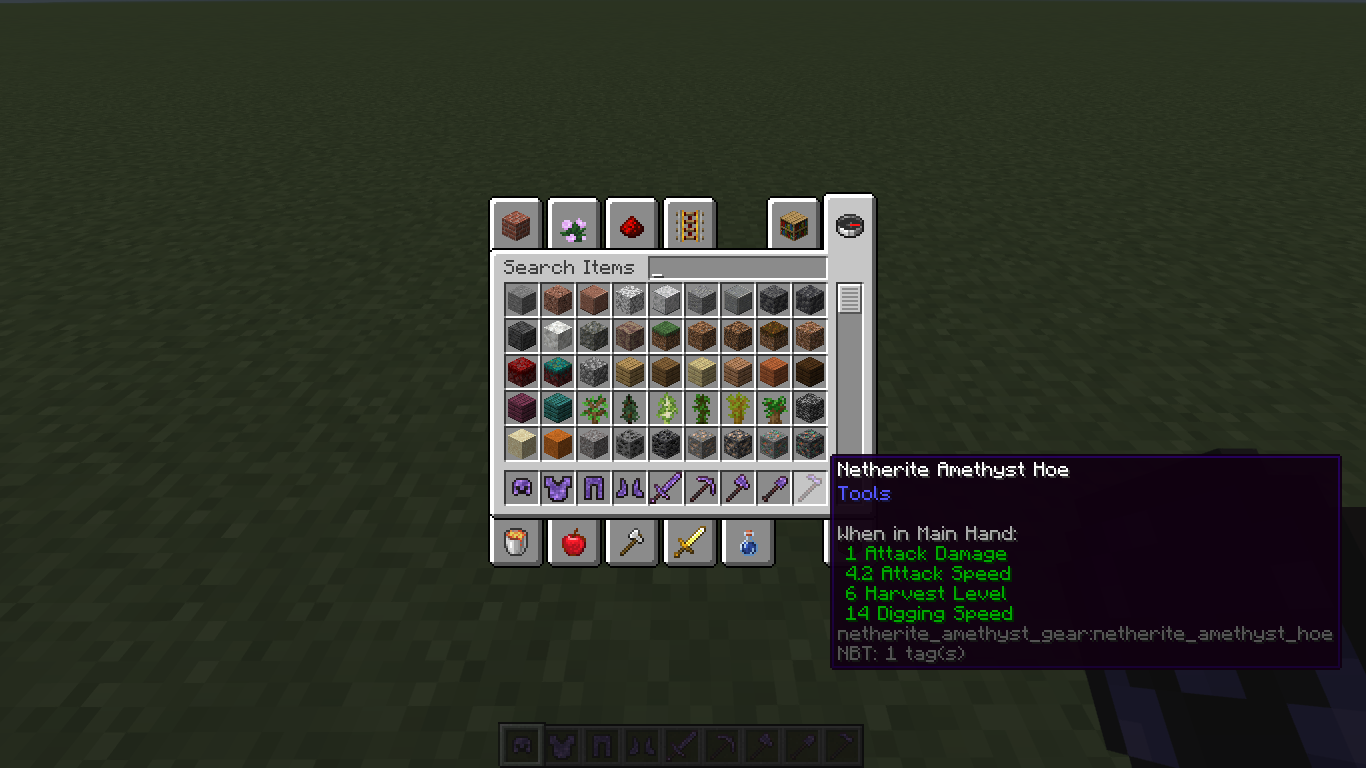Screen dimensions: 1366x768
Task: Select the Redstone dust tab
Action: [631, 225]
